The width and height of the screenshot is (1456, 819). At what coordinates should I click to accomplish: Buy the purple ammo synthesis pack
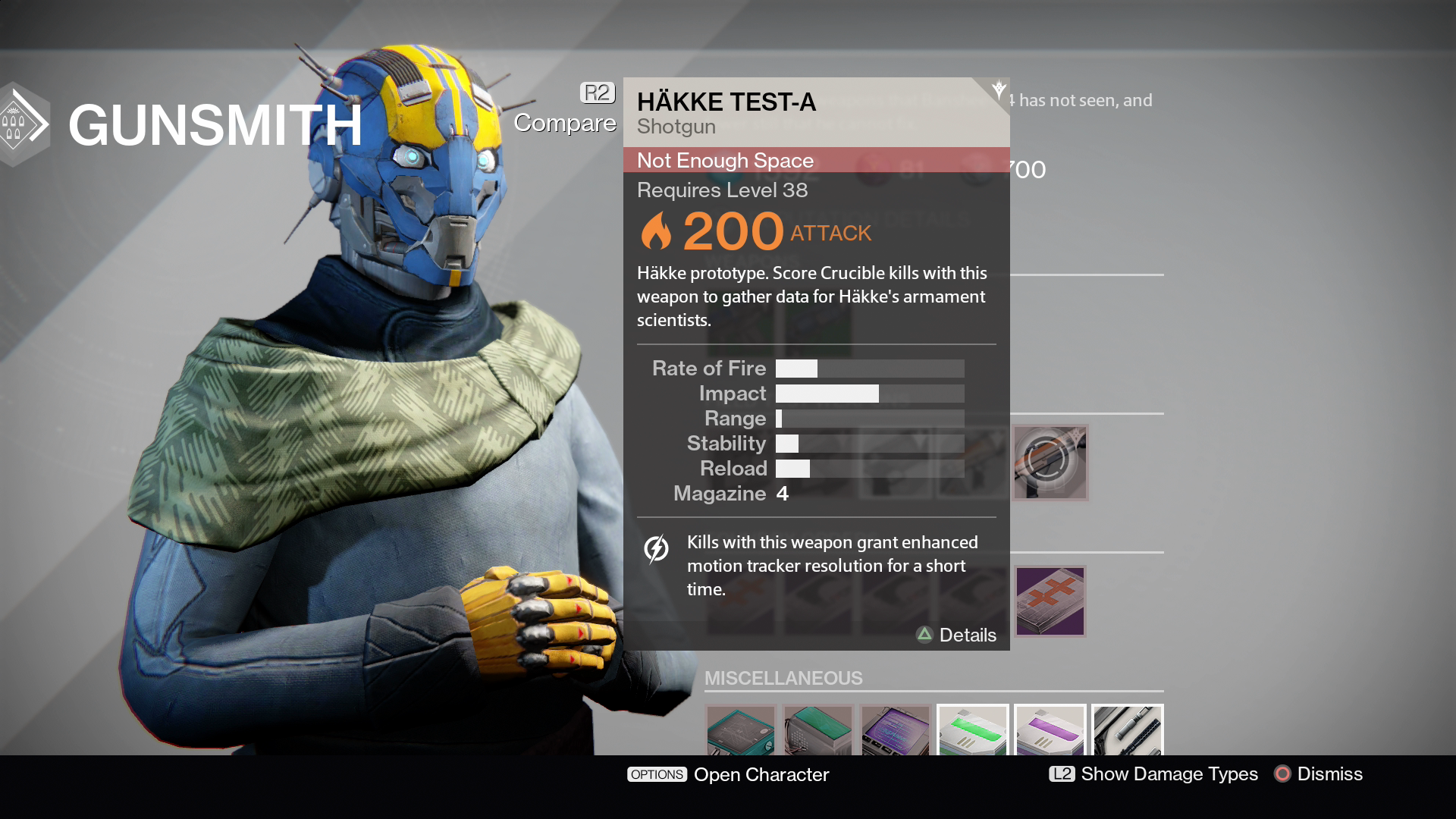tap(1050, 731)
